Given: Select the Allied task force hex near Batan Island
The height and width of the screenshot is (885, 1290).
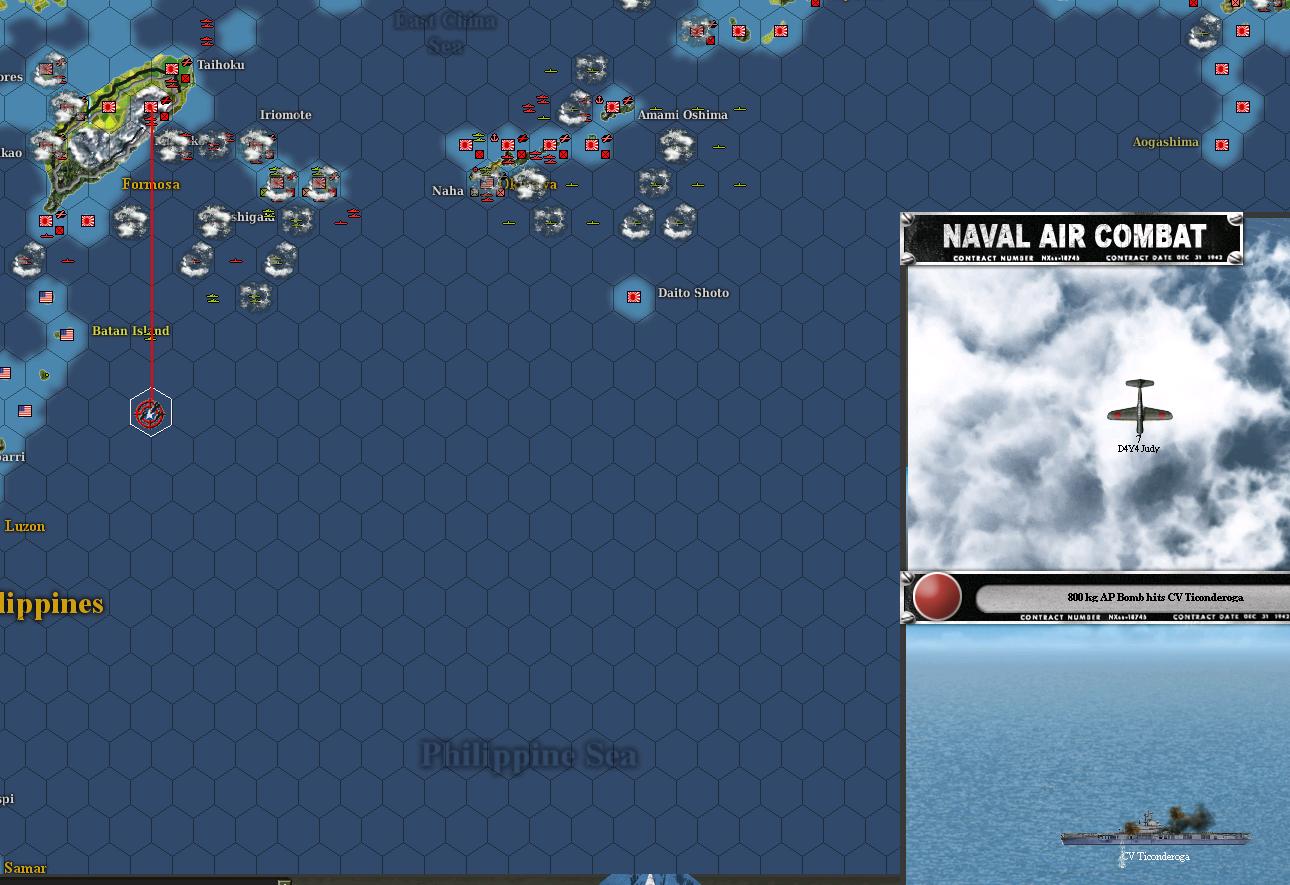Looking at the screenshot, I should tap(150, 410).
